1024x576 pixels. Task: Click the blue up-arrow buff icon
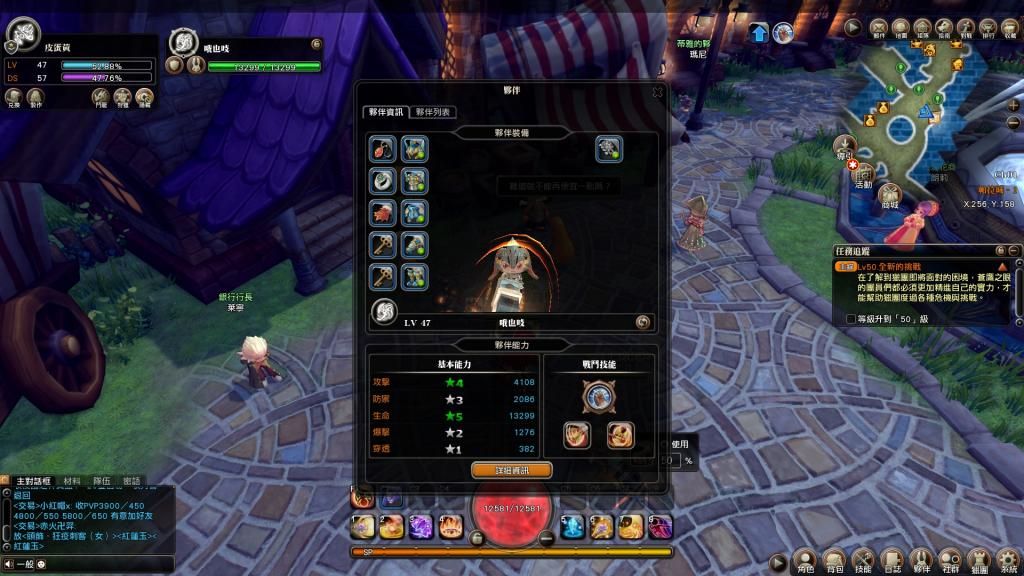point(759,33)
